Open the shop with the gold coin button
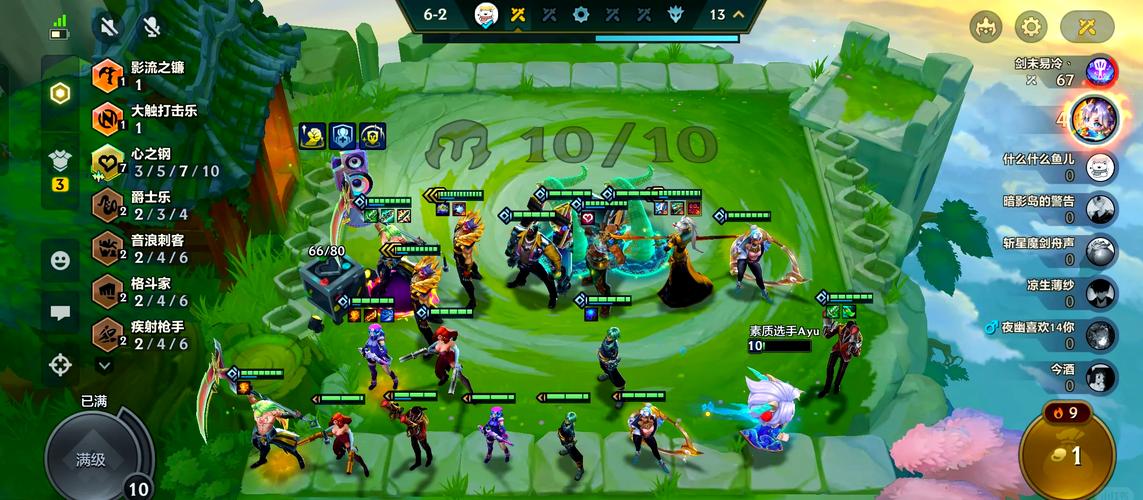This screenshot has height=500, width=1143. coord(1066,456)
